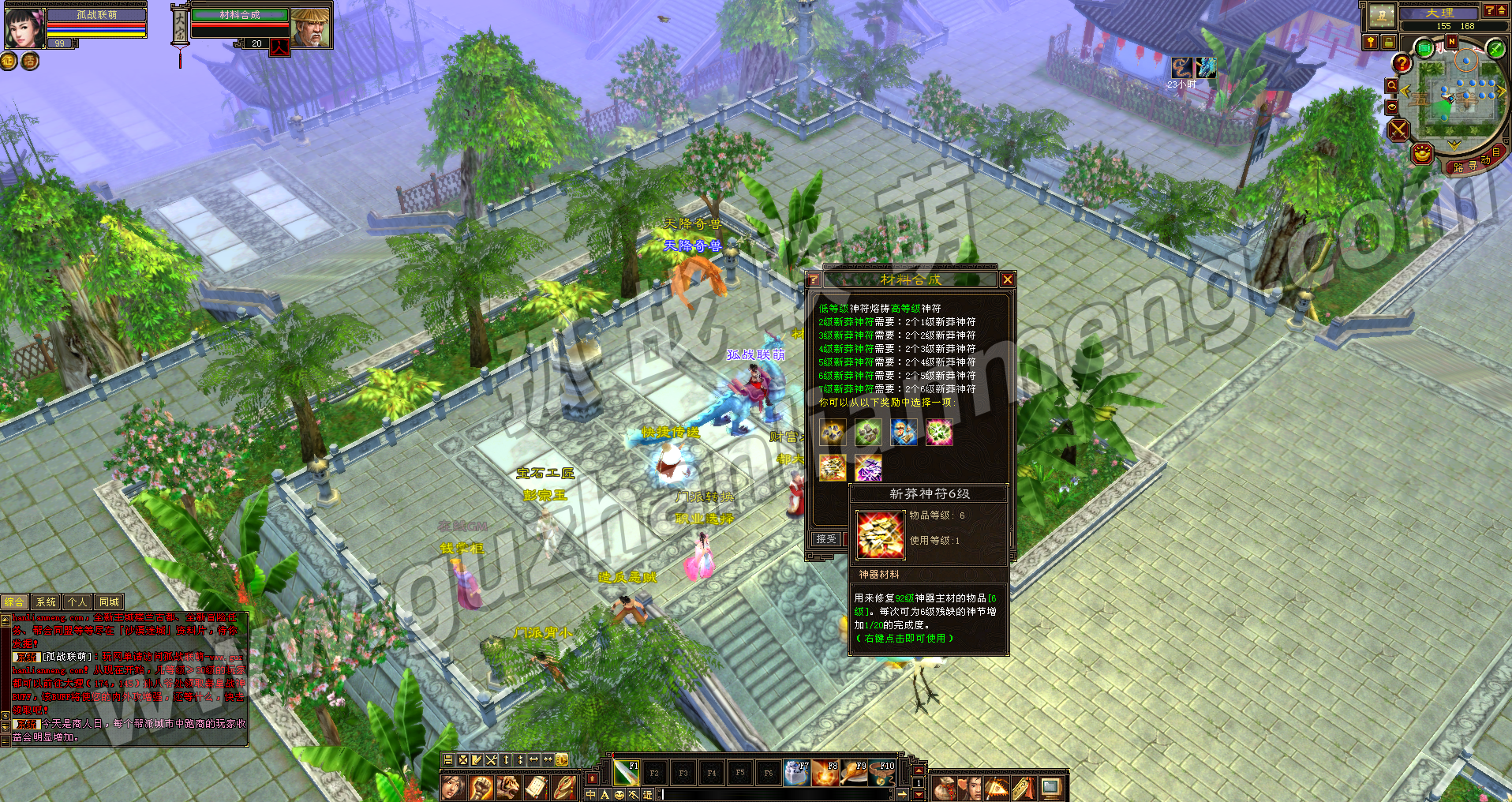Switch to the 系统 chat tab

[x=47, y=602]
